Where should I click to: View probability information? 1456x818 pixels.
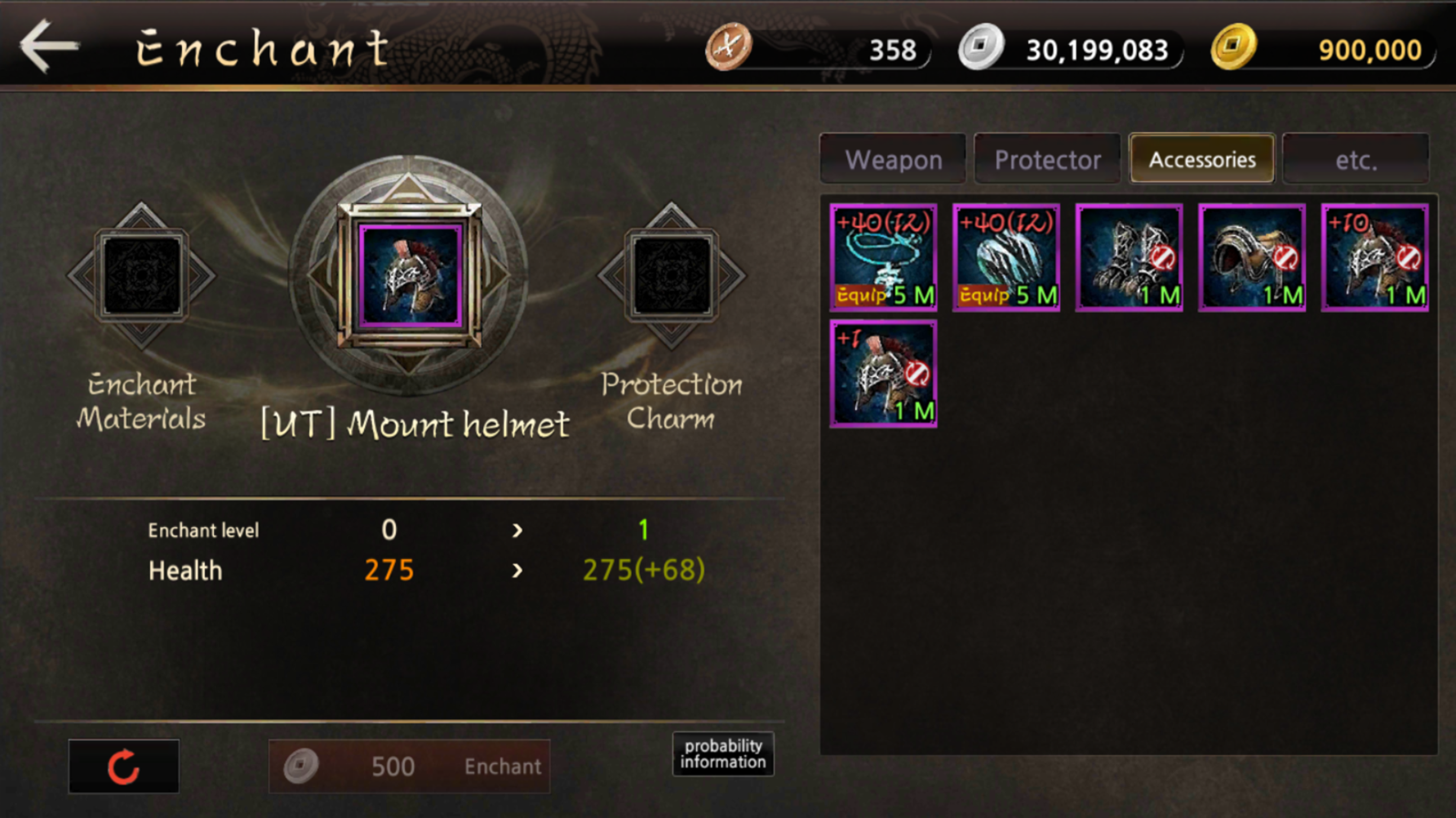(x=723, y=754)
